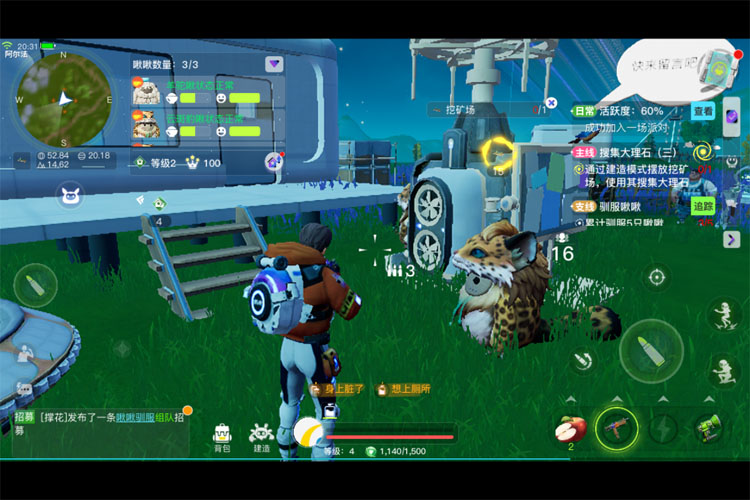Select the apple food slot
750x500 pixels.
569,428
